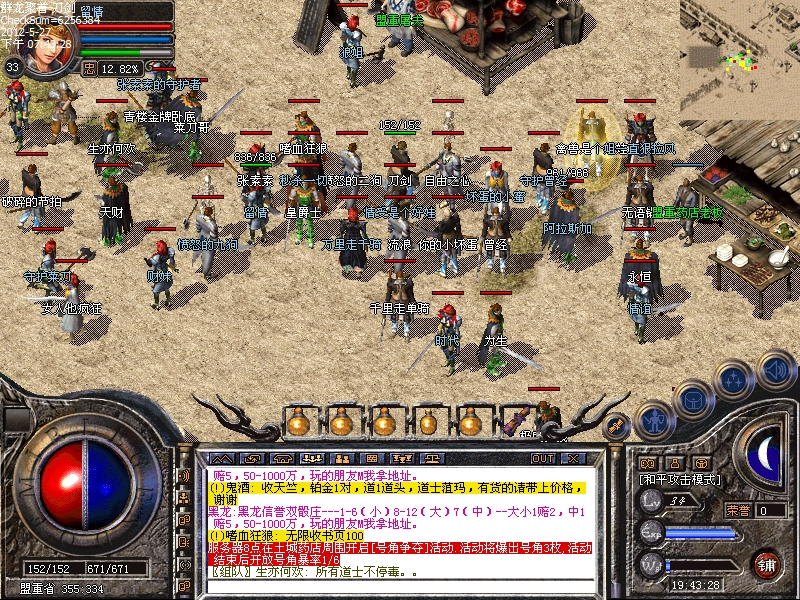Screen dimensions: 800x600
Task: Click the female hero portrait
Action: 50,45
